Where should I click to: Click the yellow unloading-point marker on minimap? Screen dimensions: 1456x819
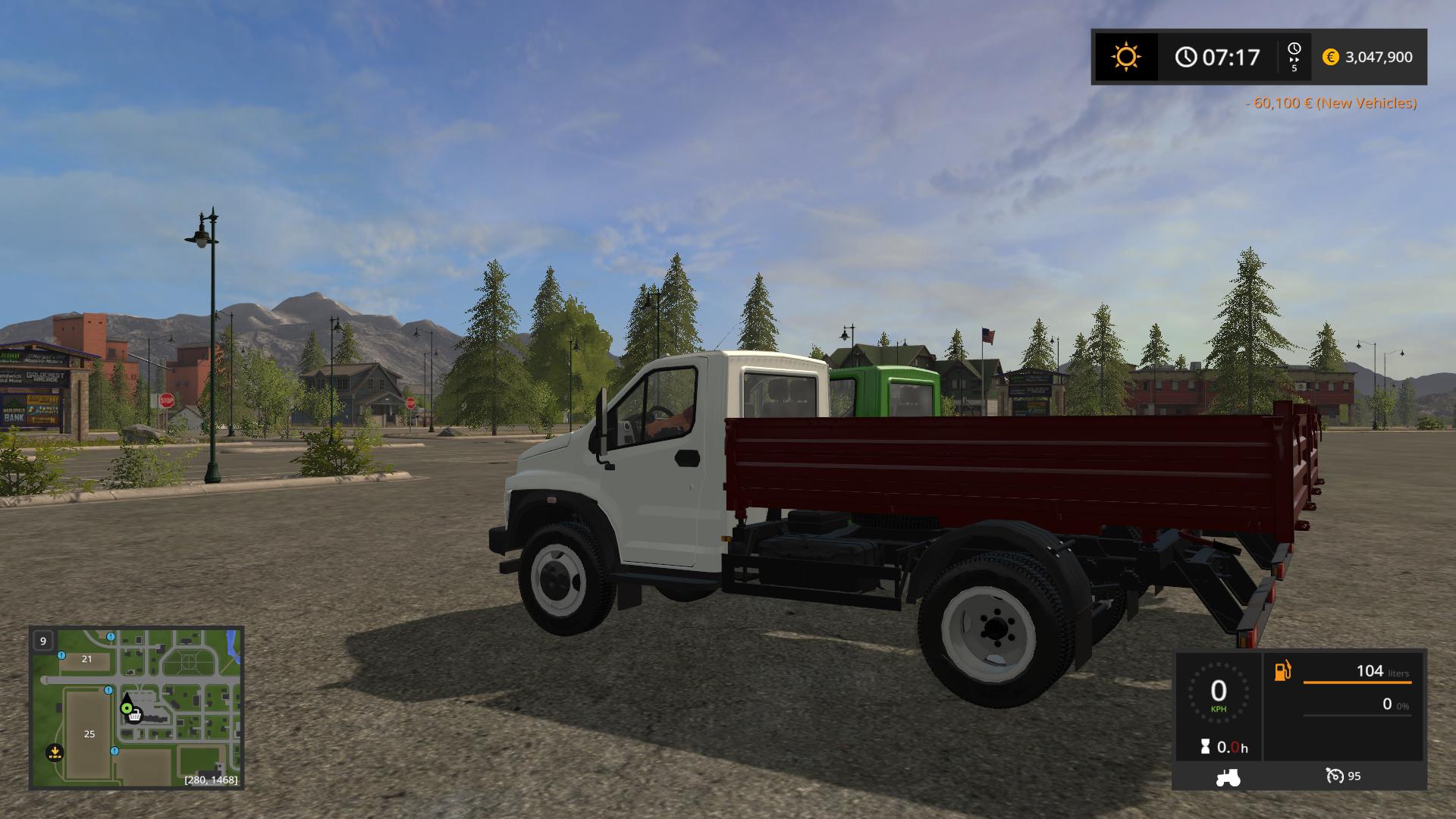tap(54, 752)
